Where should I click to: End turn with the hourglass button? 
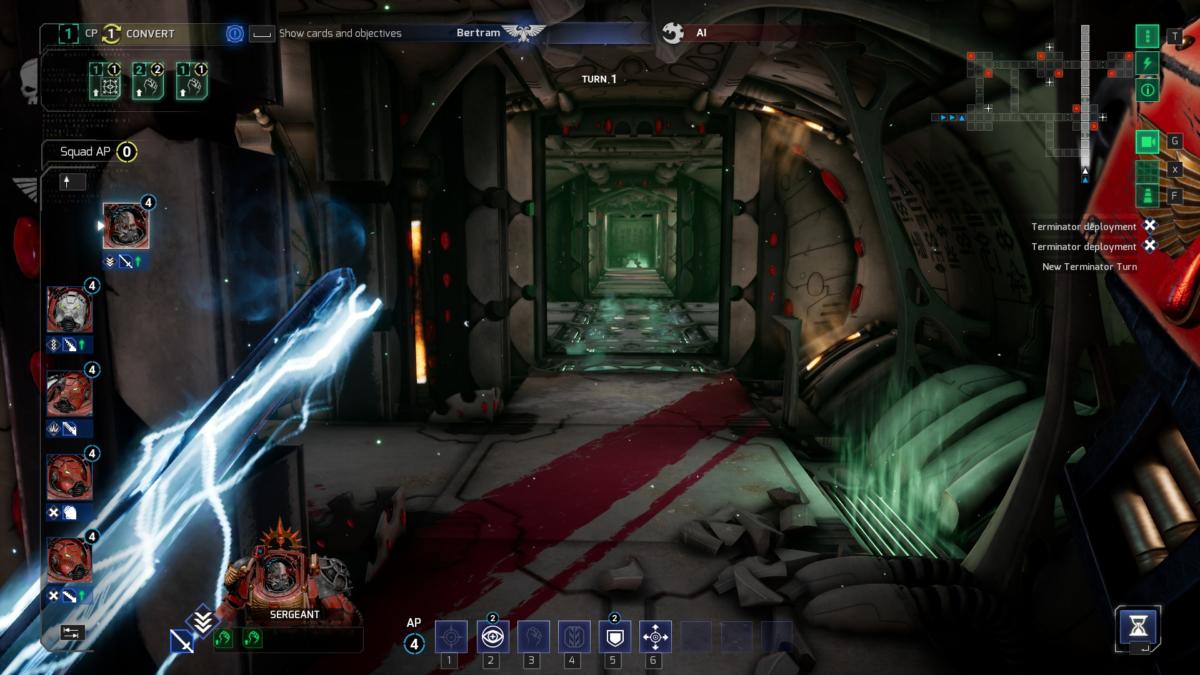tap(1138, 627)
